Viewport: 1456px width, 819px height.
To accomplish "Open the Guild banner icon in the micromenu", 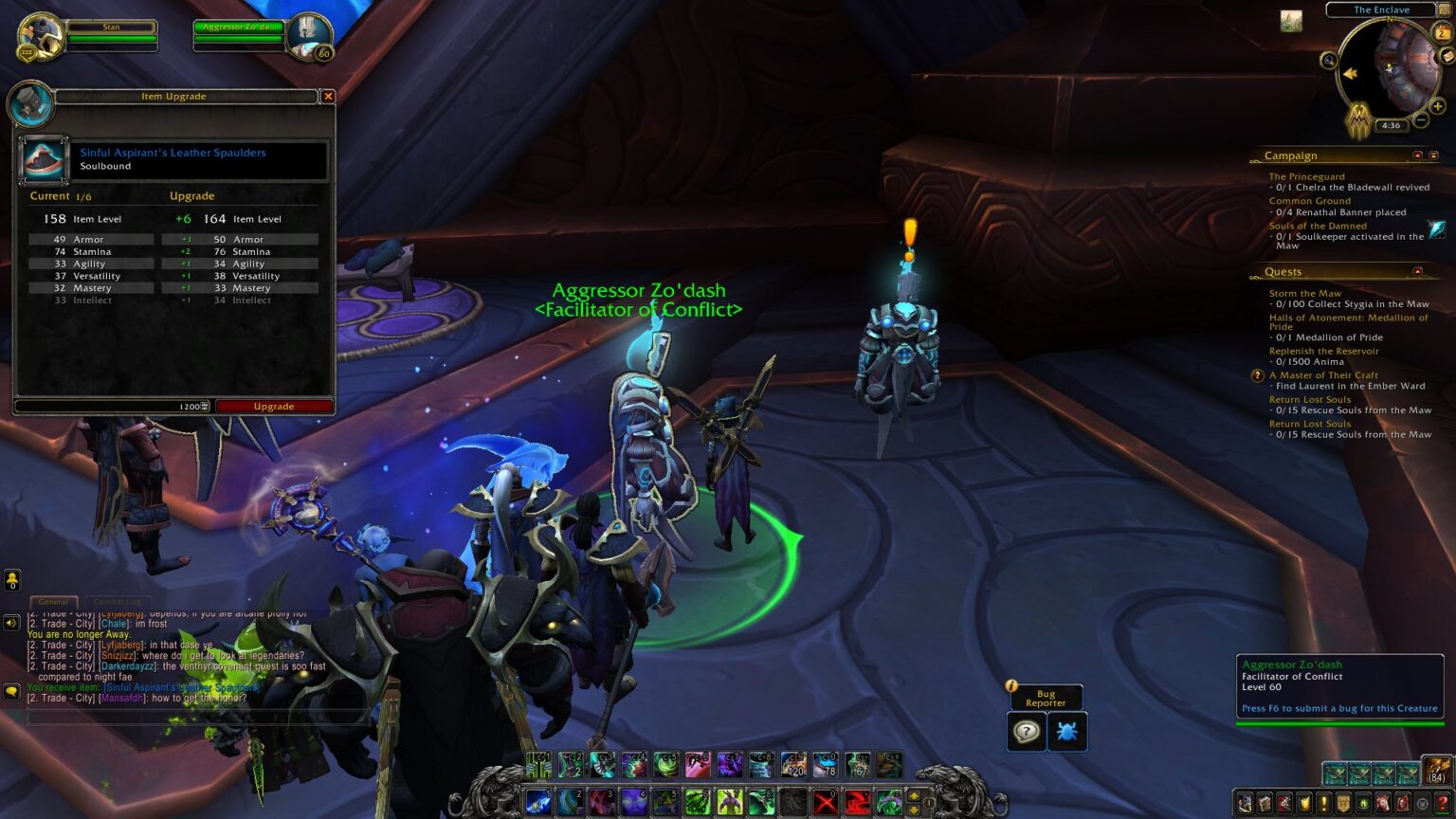I will coord(1342,804).
